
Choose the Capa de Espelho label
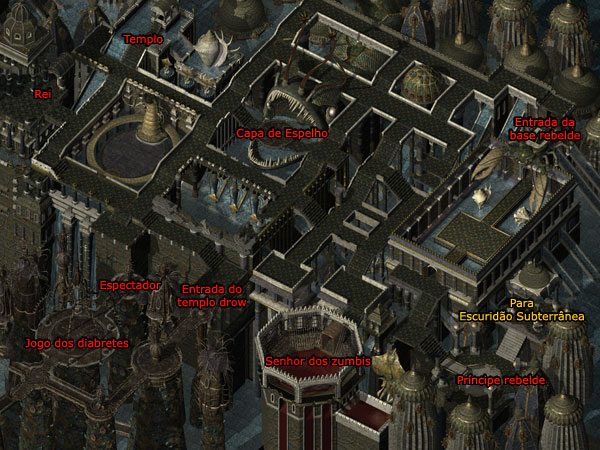pyautogui.click(x=282, y=133)
